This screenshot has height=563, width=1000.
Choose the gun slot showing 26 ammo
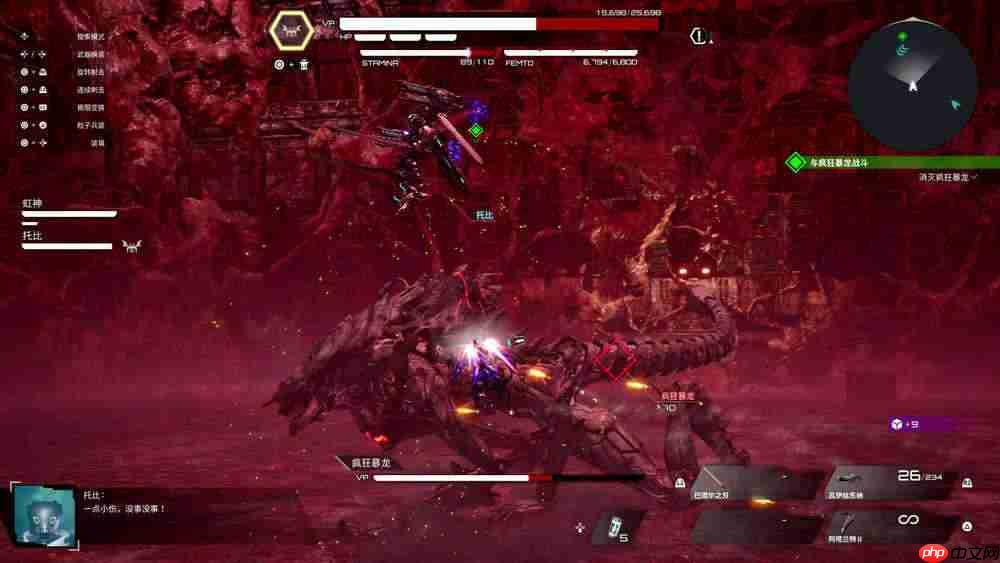(x=888, y=483)
